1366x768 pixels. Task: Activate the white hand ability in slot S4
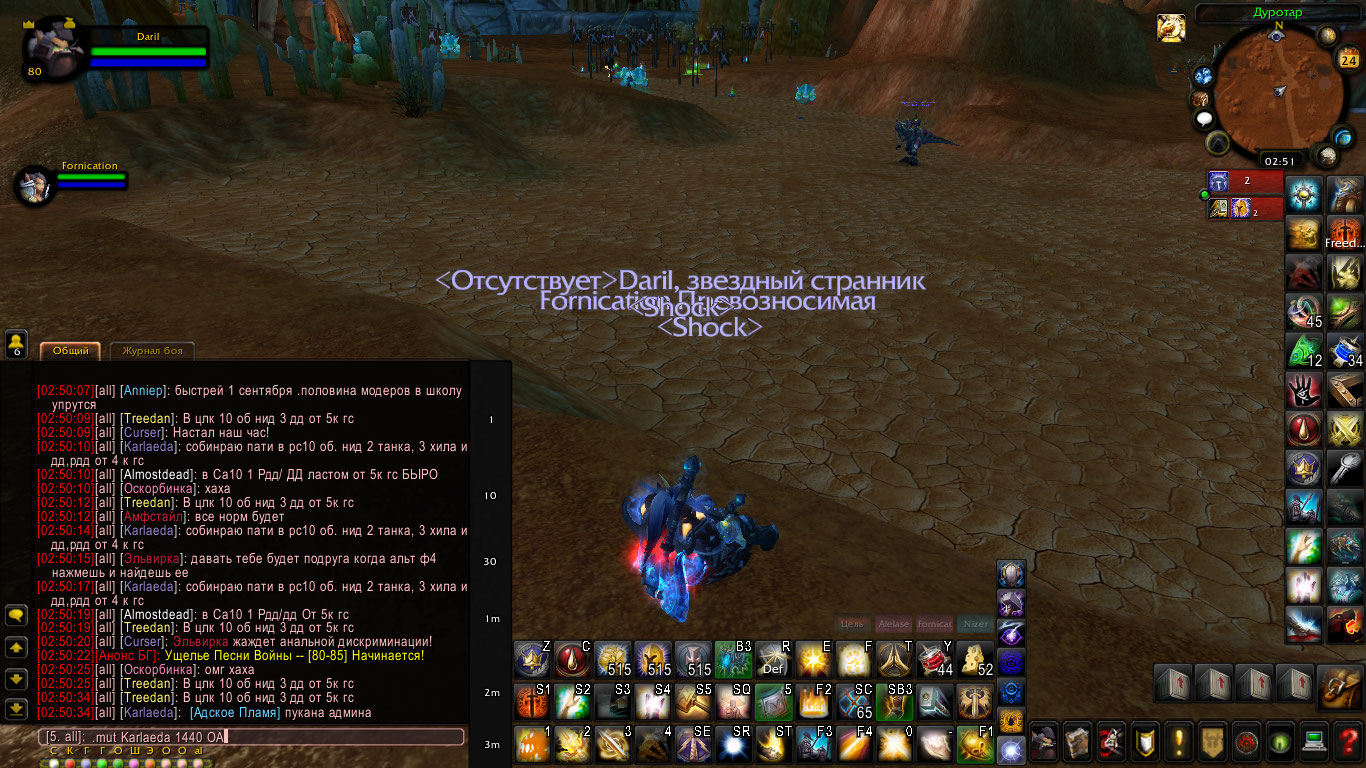(652, 701)
